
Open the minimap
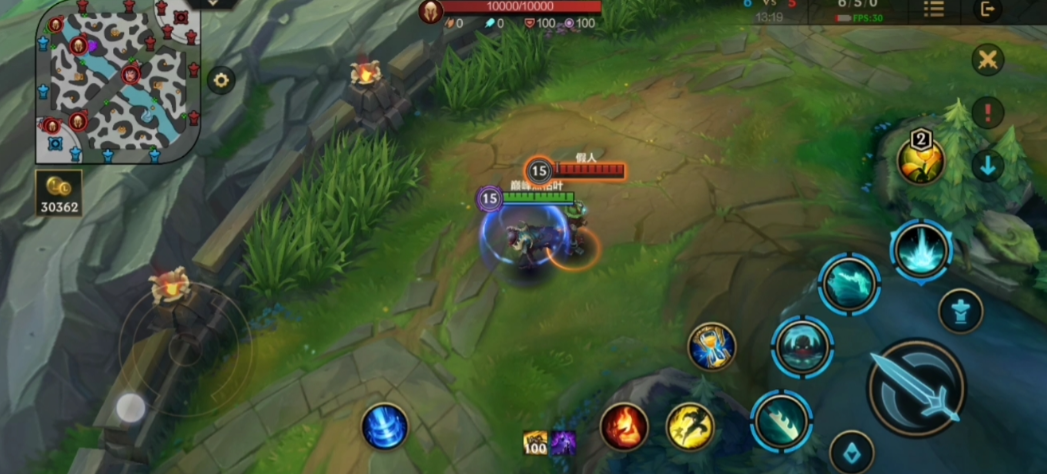point(118,82)
